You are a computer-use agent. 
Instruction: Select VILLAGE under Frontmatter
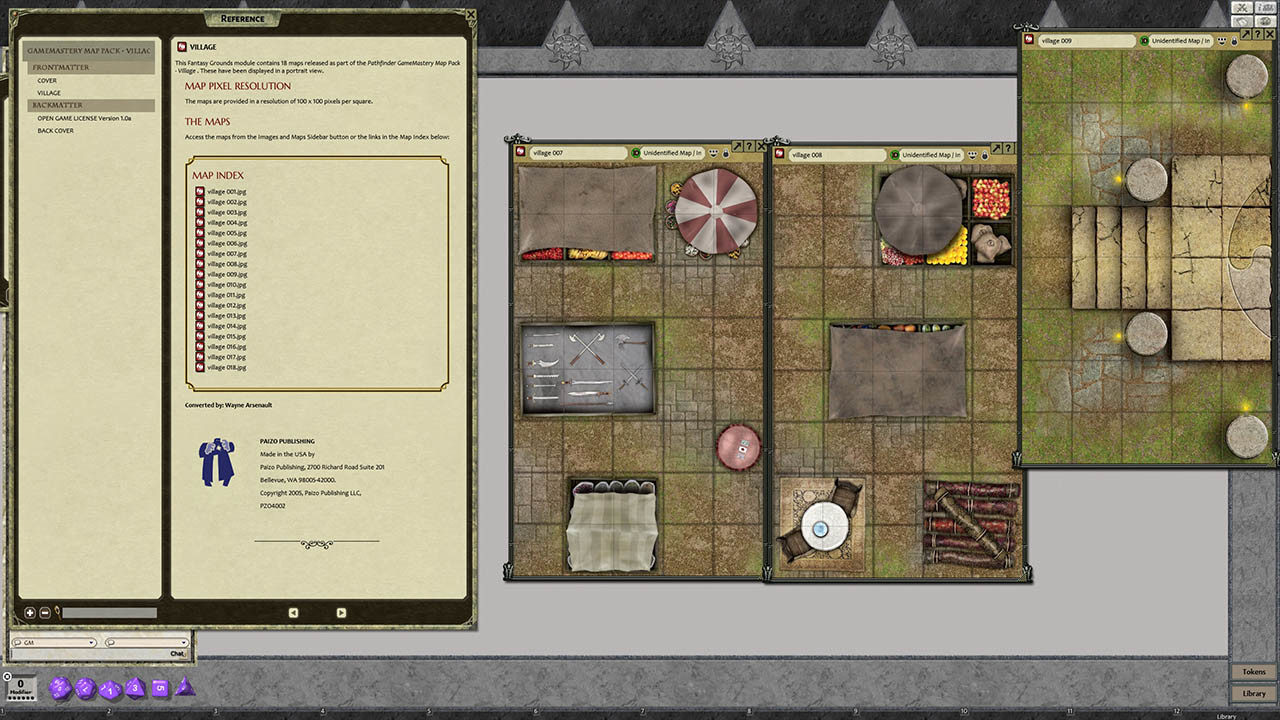click(51, 92)
